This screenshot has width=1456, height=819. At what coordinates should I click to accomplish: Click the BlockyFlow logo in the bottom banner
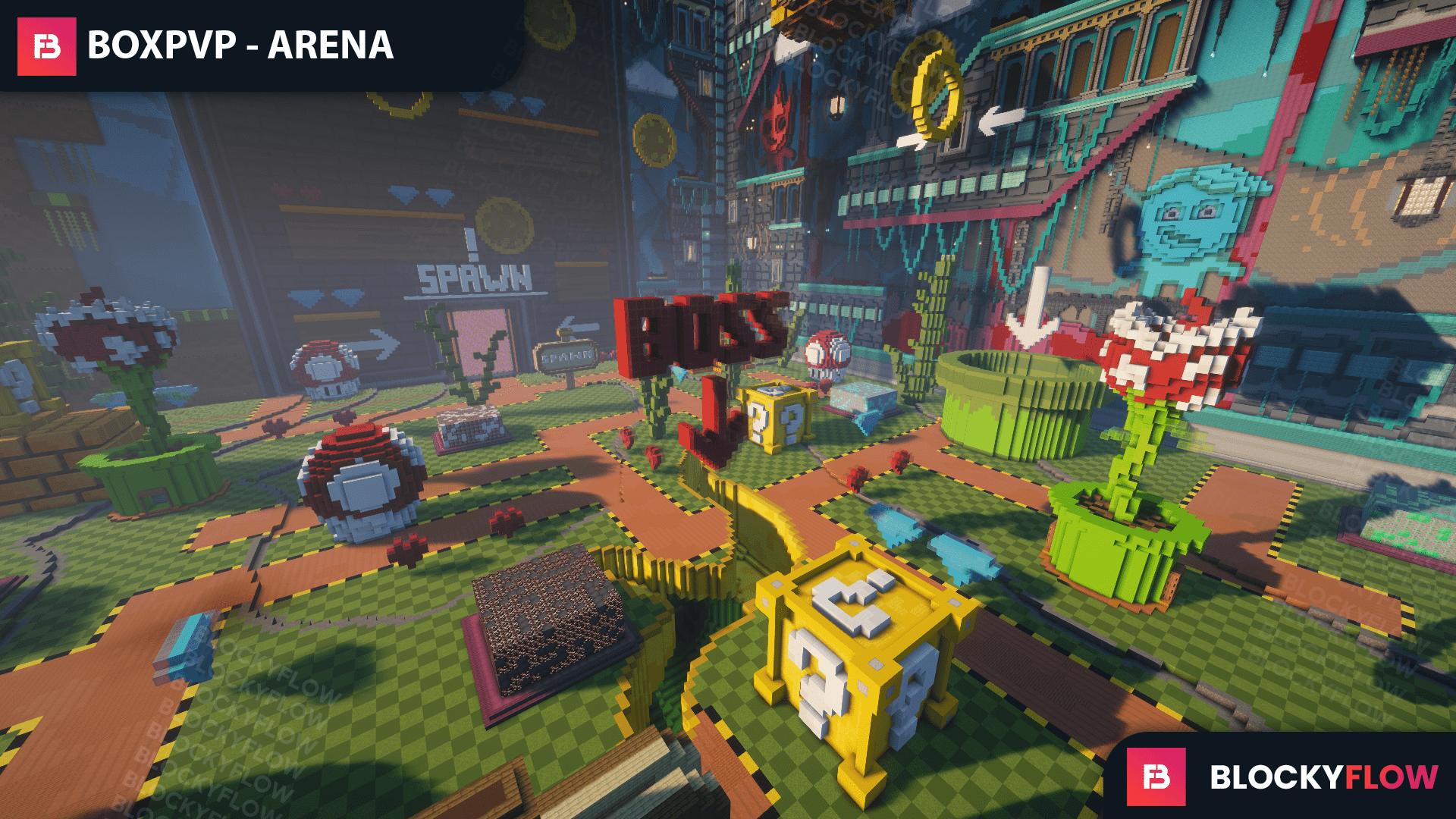click(x=1156, y=777)
